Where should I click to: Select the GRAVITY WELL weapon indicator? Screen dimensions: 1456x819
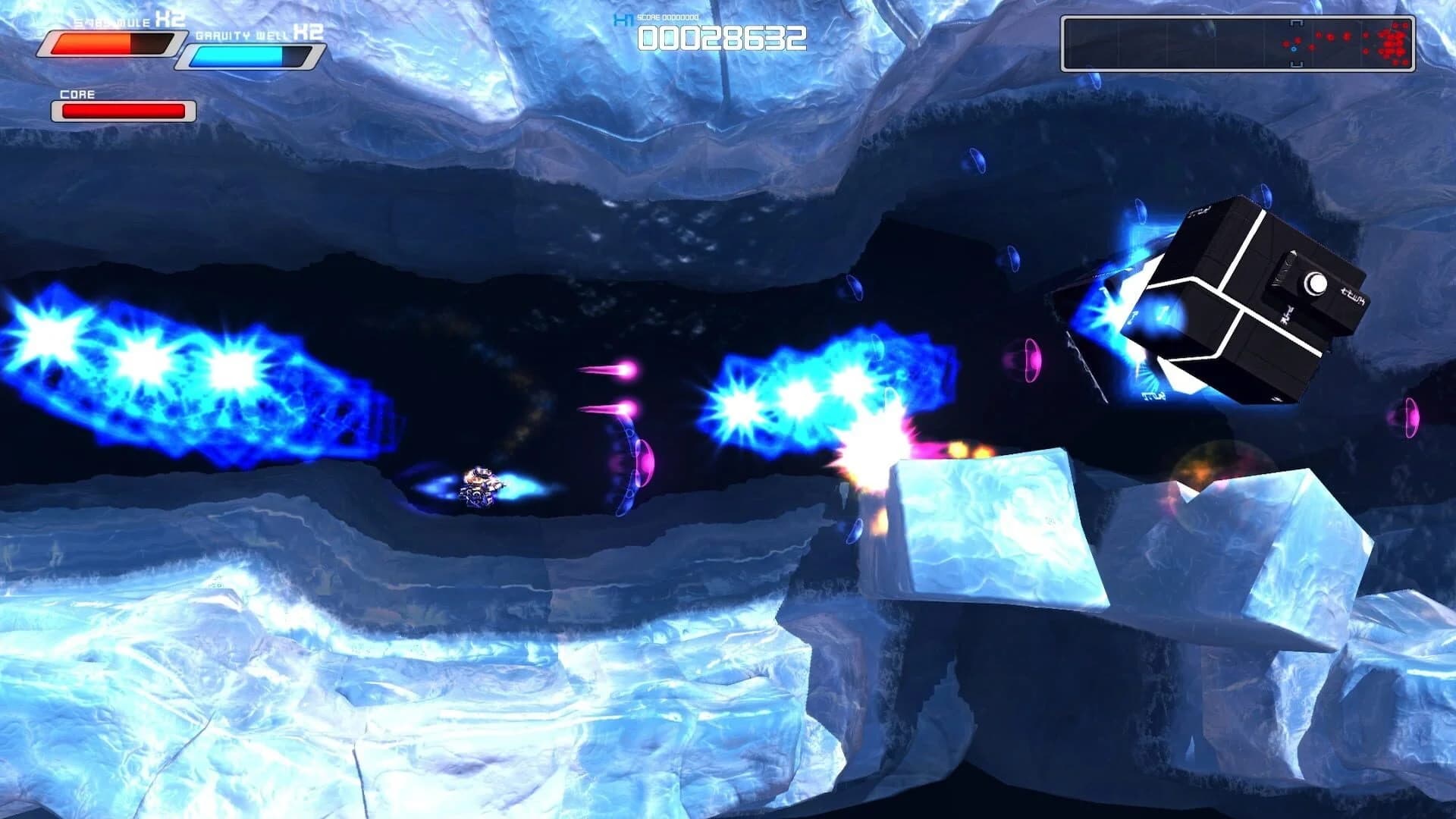[250, 55]
